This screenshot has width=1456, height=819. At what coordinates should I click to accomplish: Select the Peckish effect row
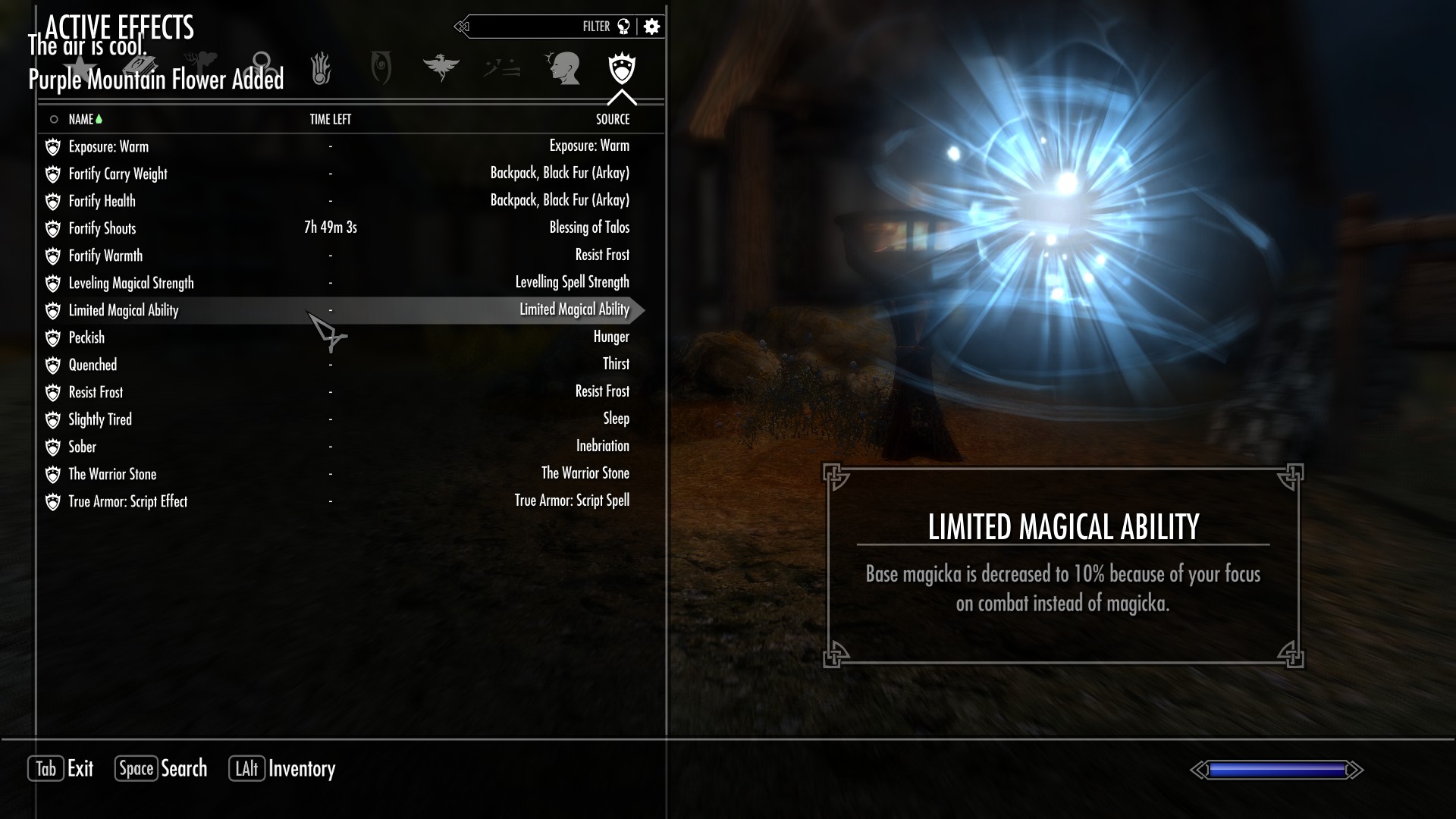pos(86,337)
